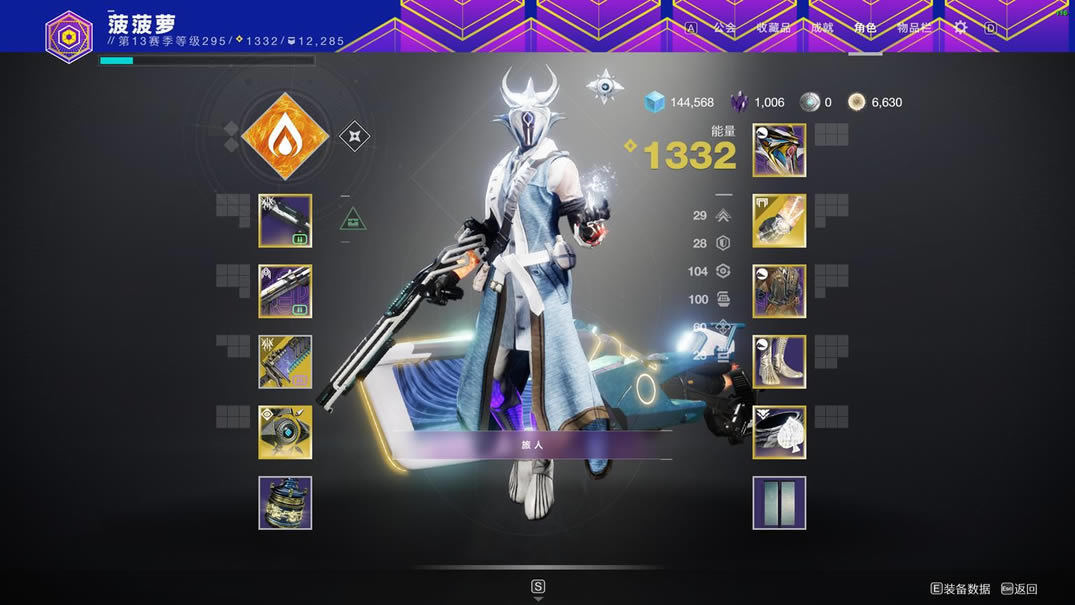Select the helmet armor slot

779,150
